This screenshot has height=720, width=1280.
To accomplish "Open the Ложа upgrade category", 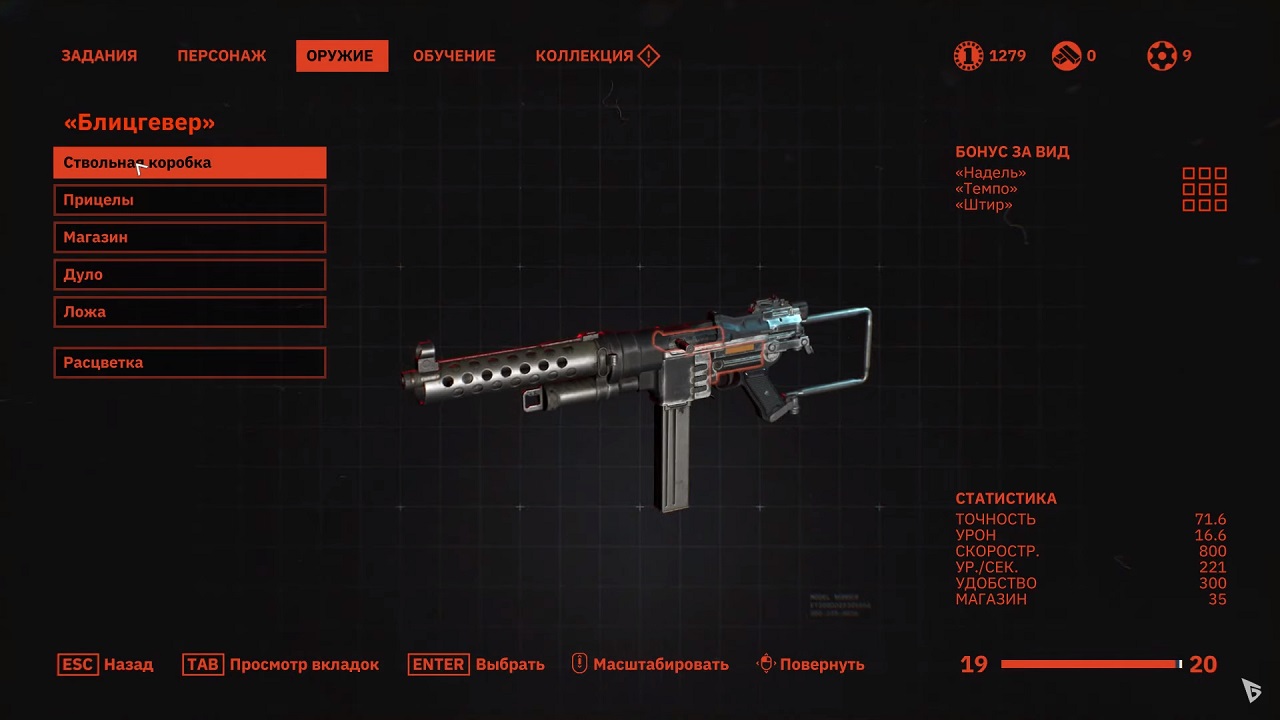I will tap(190, 311).
